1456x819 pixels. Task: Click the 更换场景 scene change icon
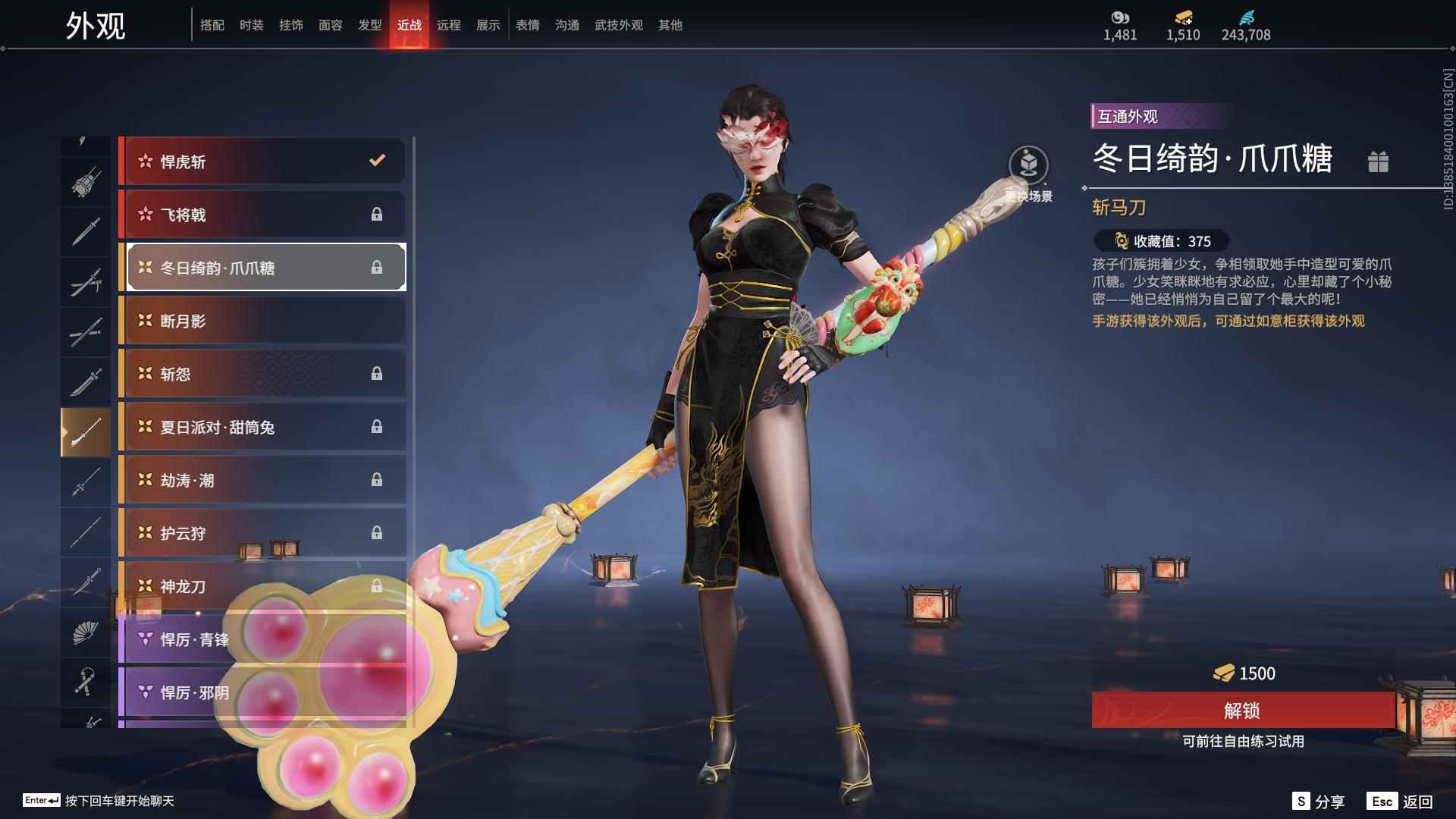(x=1028, y=165)
